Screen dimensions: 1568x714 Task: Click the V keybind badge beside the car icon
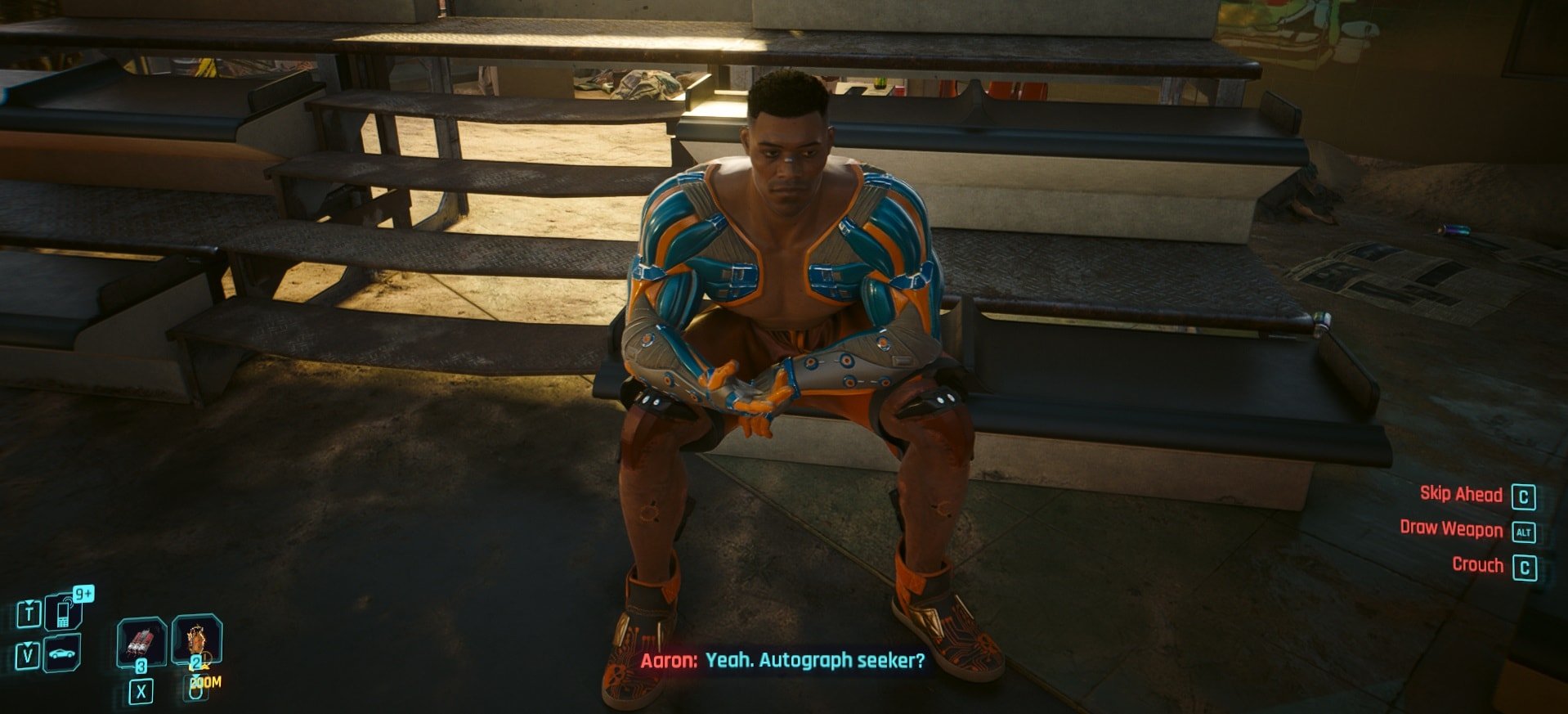tap(28, 654)
